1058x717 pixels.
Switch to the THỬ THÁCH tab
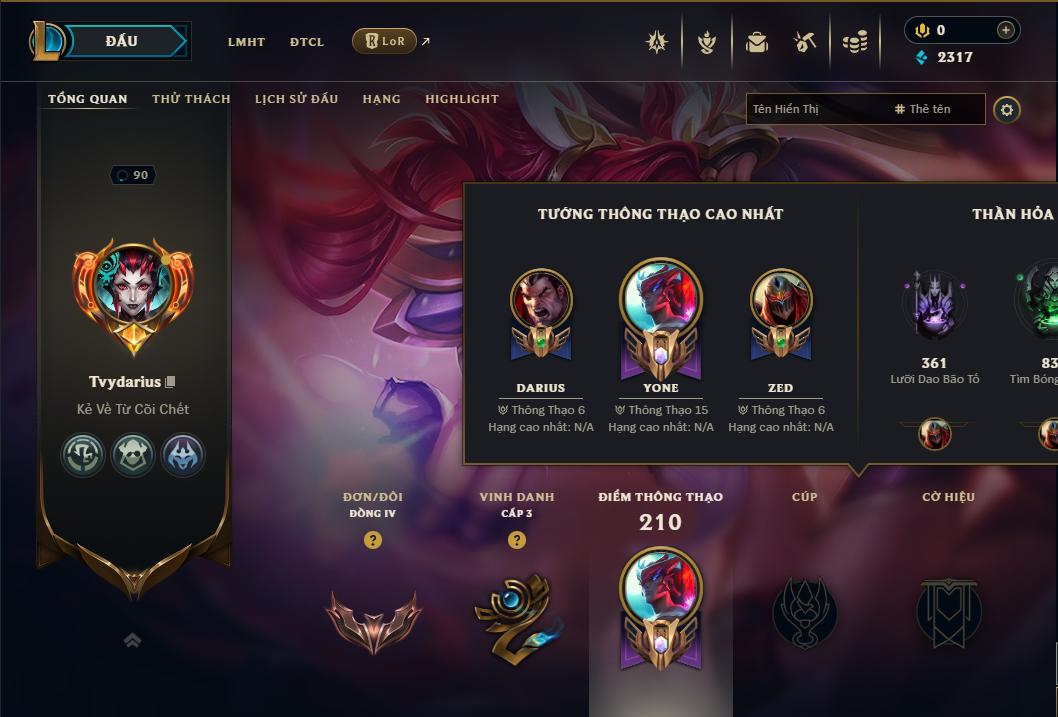(191, 99)
